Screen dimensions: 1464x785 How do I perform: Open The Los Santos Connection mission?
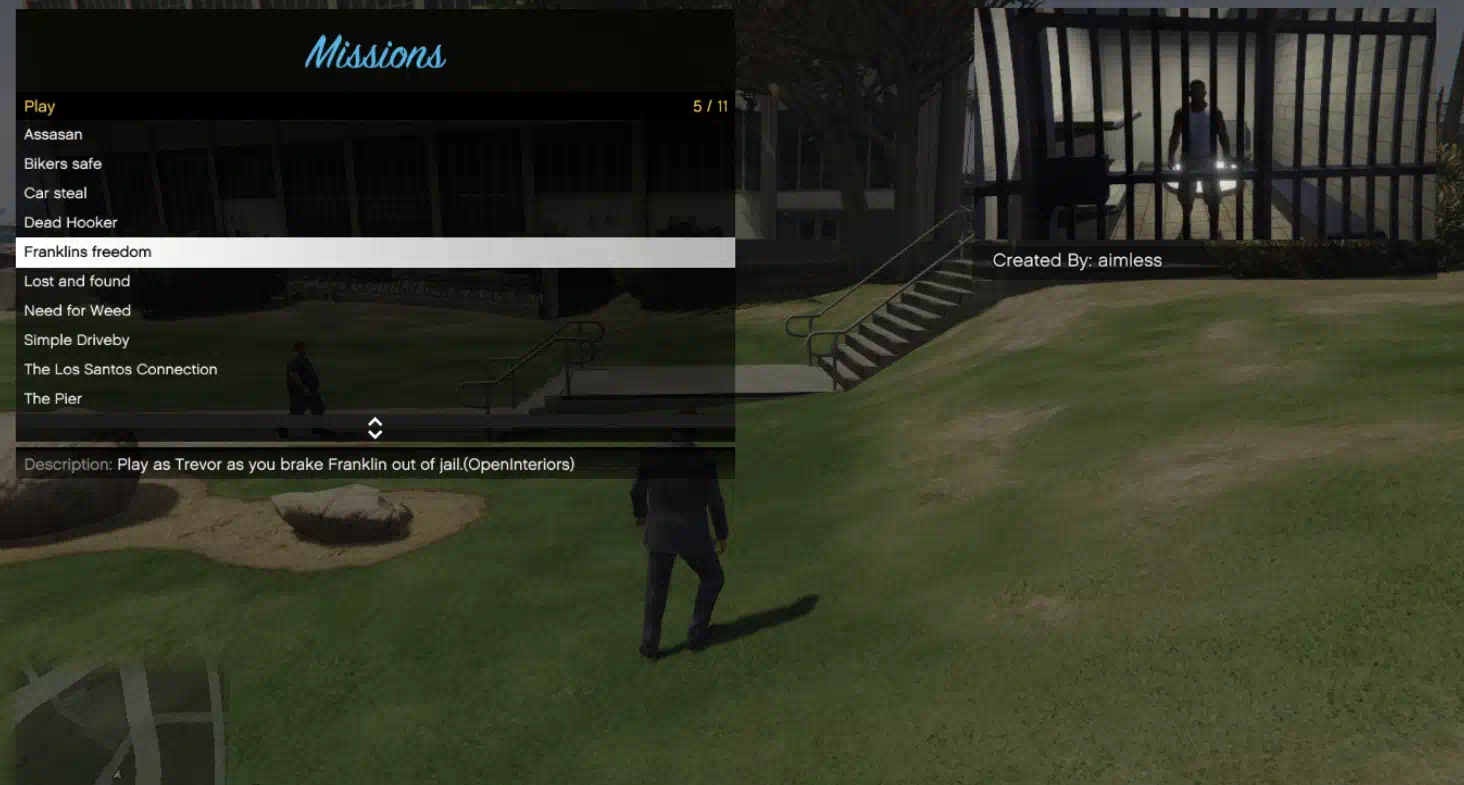(121, 370)
